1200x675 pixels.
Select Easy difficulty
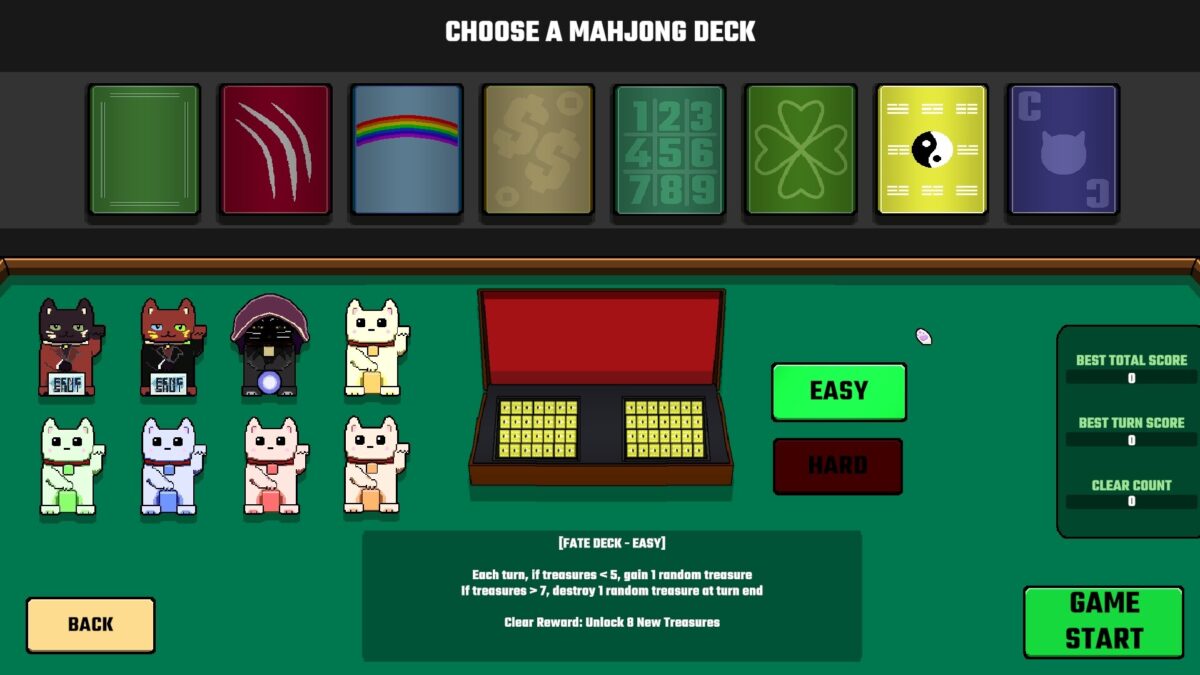pyautogui.click(x=838, y=391)
